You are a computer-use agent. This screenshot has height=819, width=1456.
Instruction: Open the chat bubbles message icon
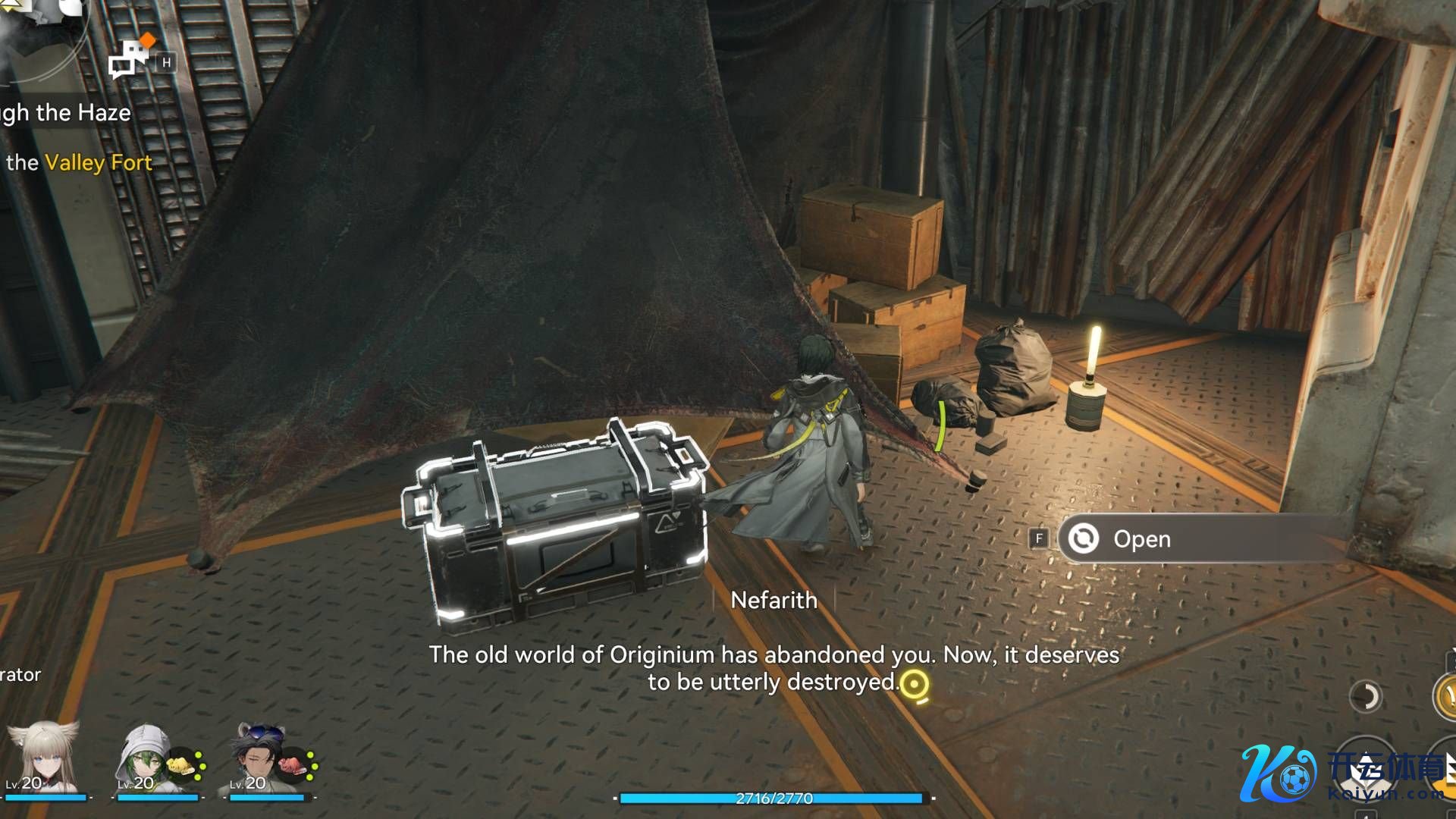click(x=130, y=58)
